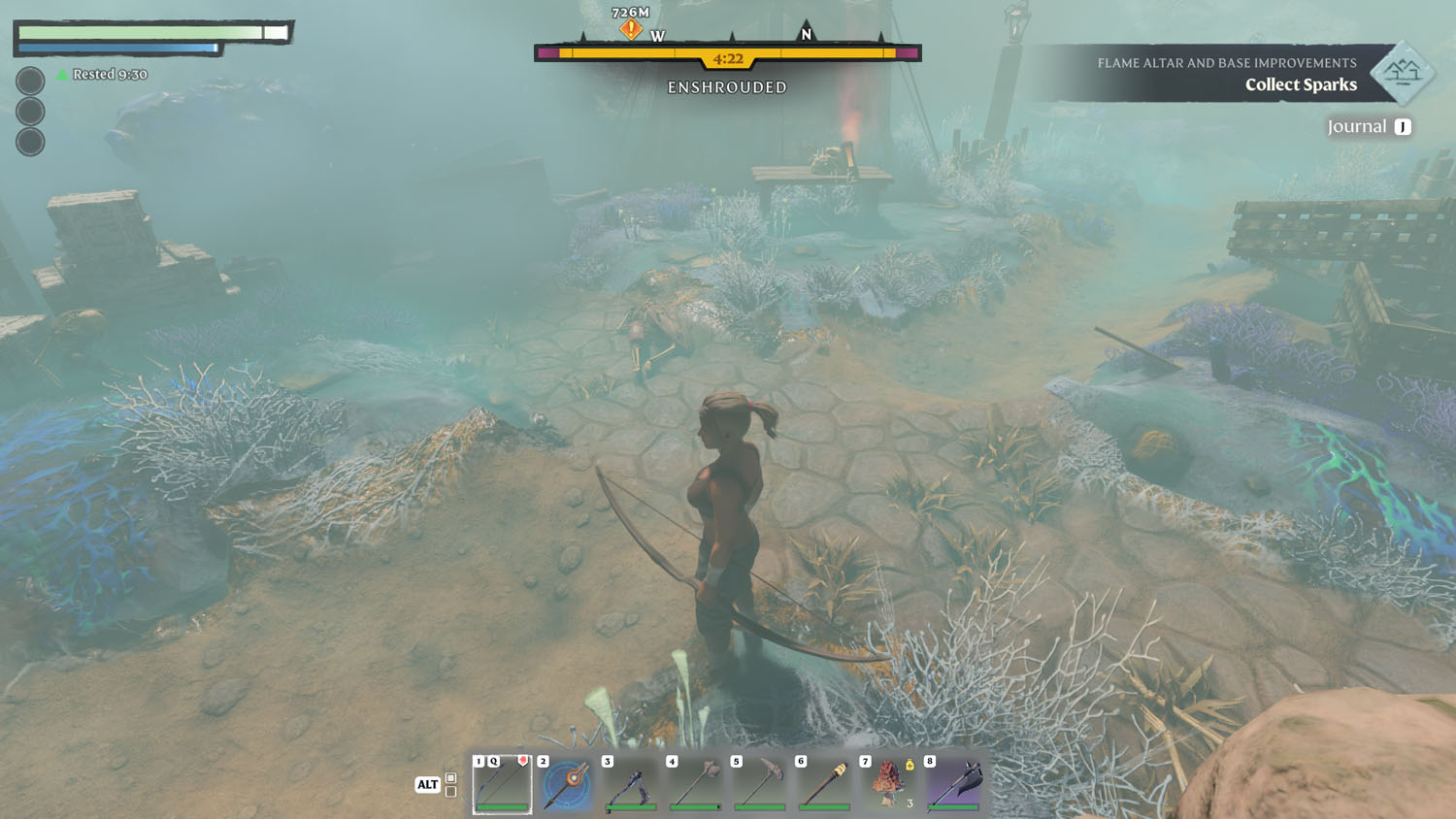The width and height of the screenshot is (1456, 819).
Task: Click the flame altar quest diamond icon
Action: (x=1403, y=72)
